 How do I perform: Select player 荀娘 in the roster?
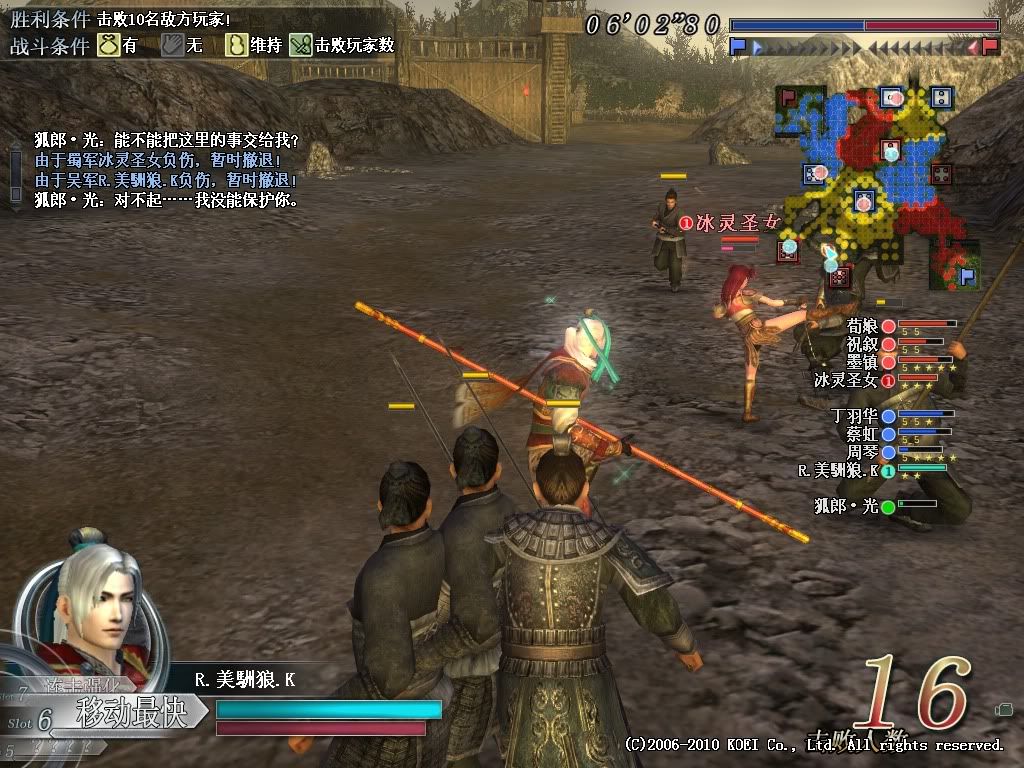coord(862,326)
